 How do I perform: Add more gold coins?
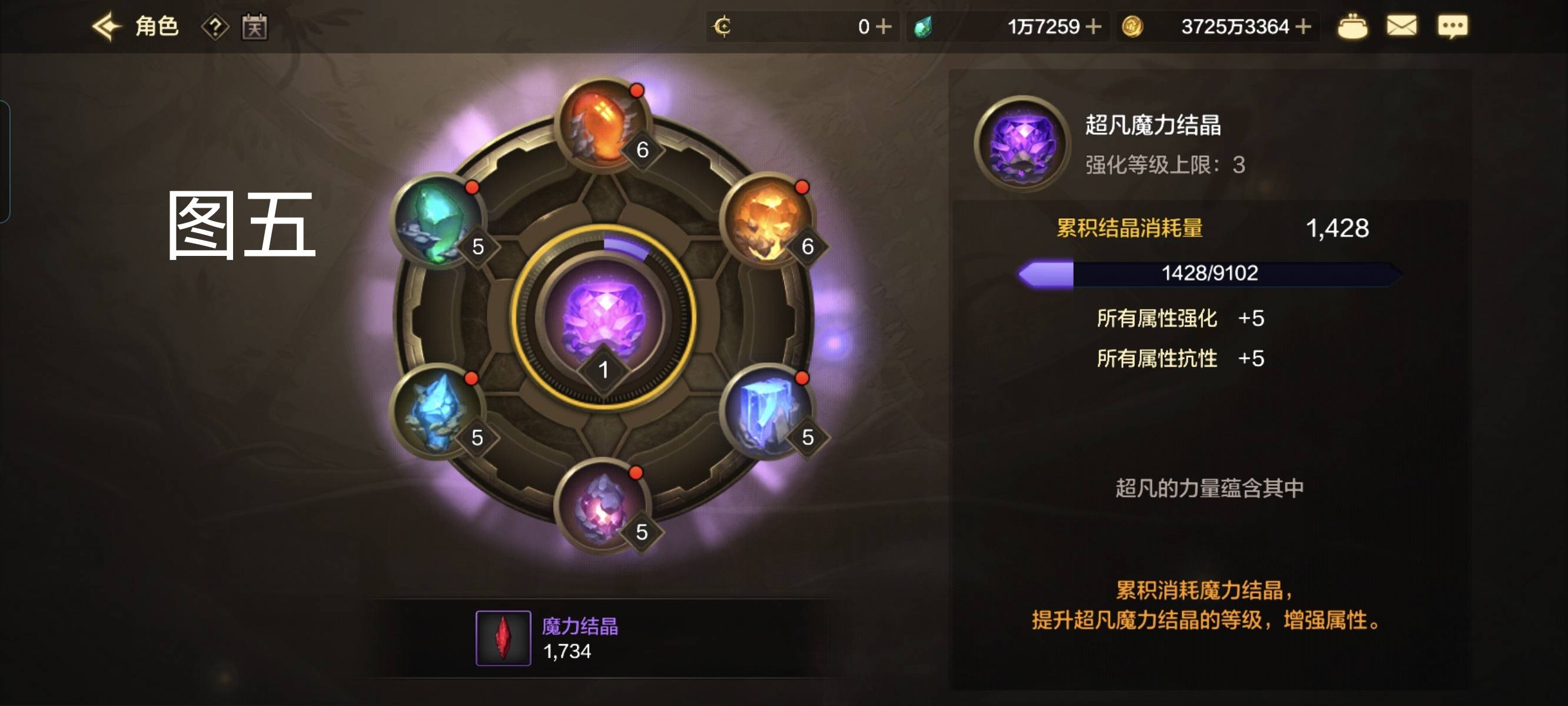tap(1303, 27)
